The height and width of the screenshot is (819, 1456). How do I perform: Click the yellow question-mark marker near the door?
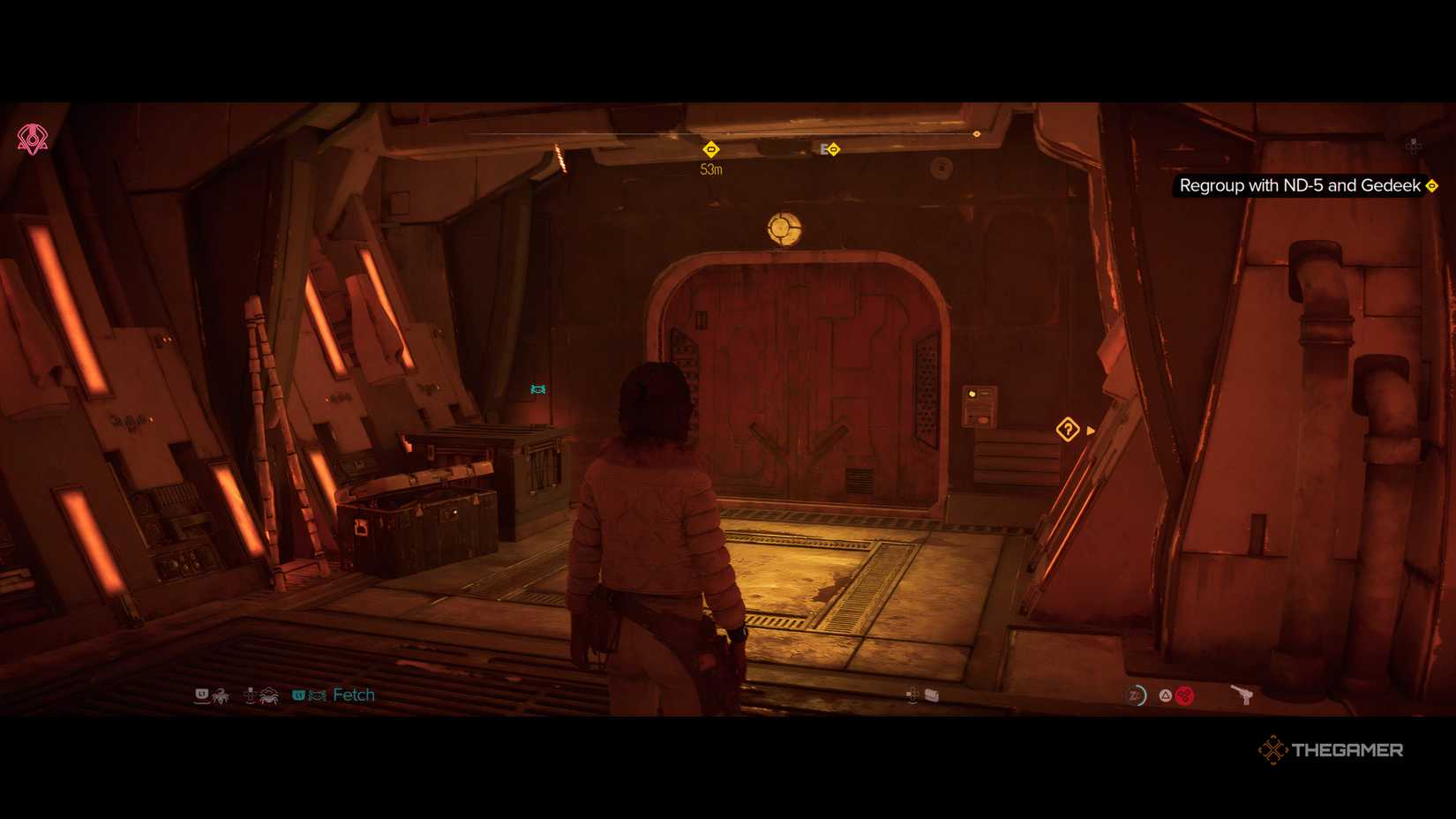point(1068,429)
